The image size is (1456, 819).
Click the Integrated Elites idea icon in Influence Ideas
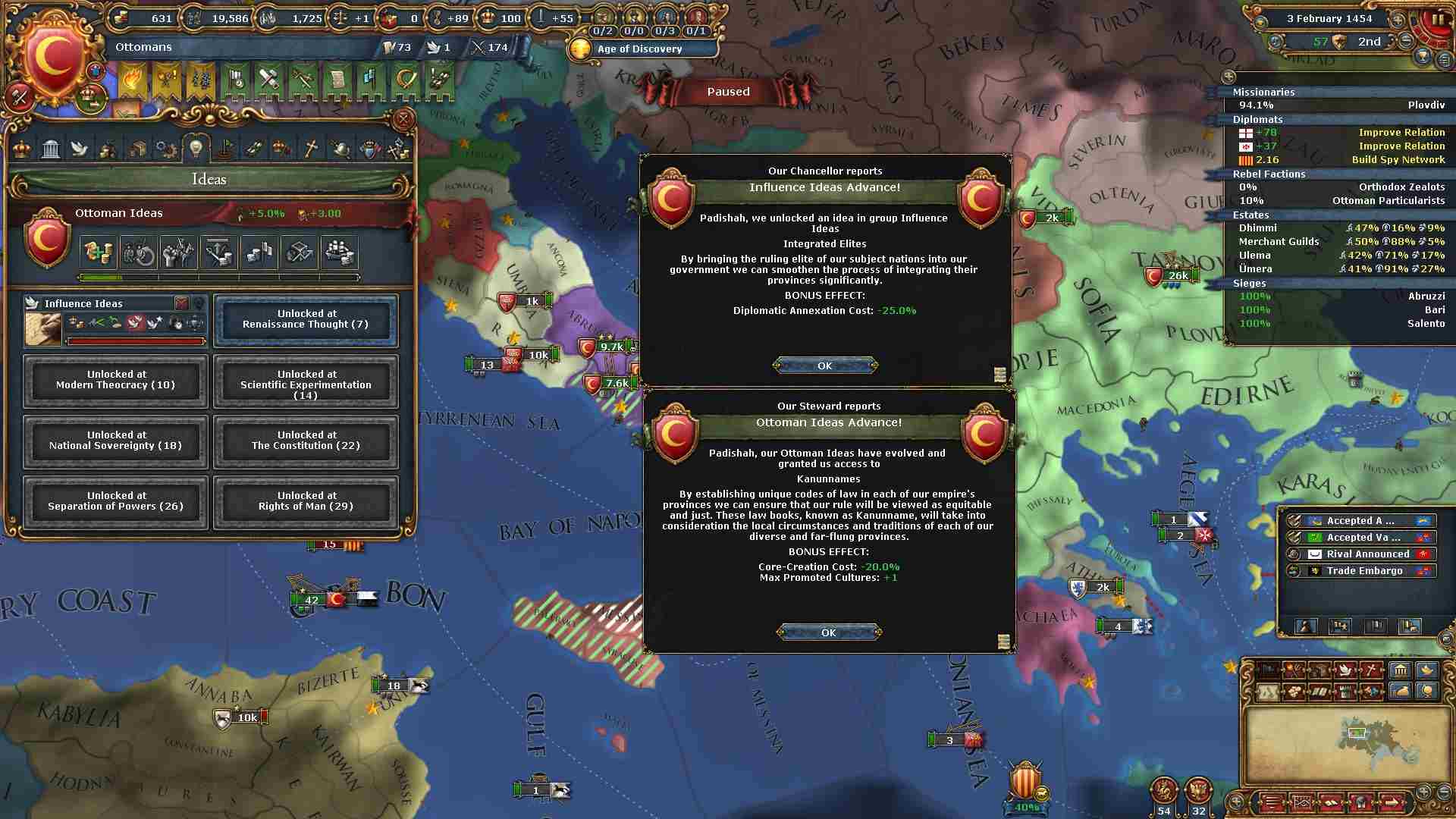135,323
